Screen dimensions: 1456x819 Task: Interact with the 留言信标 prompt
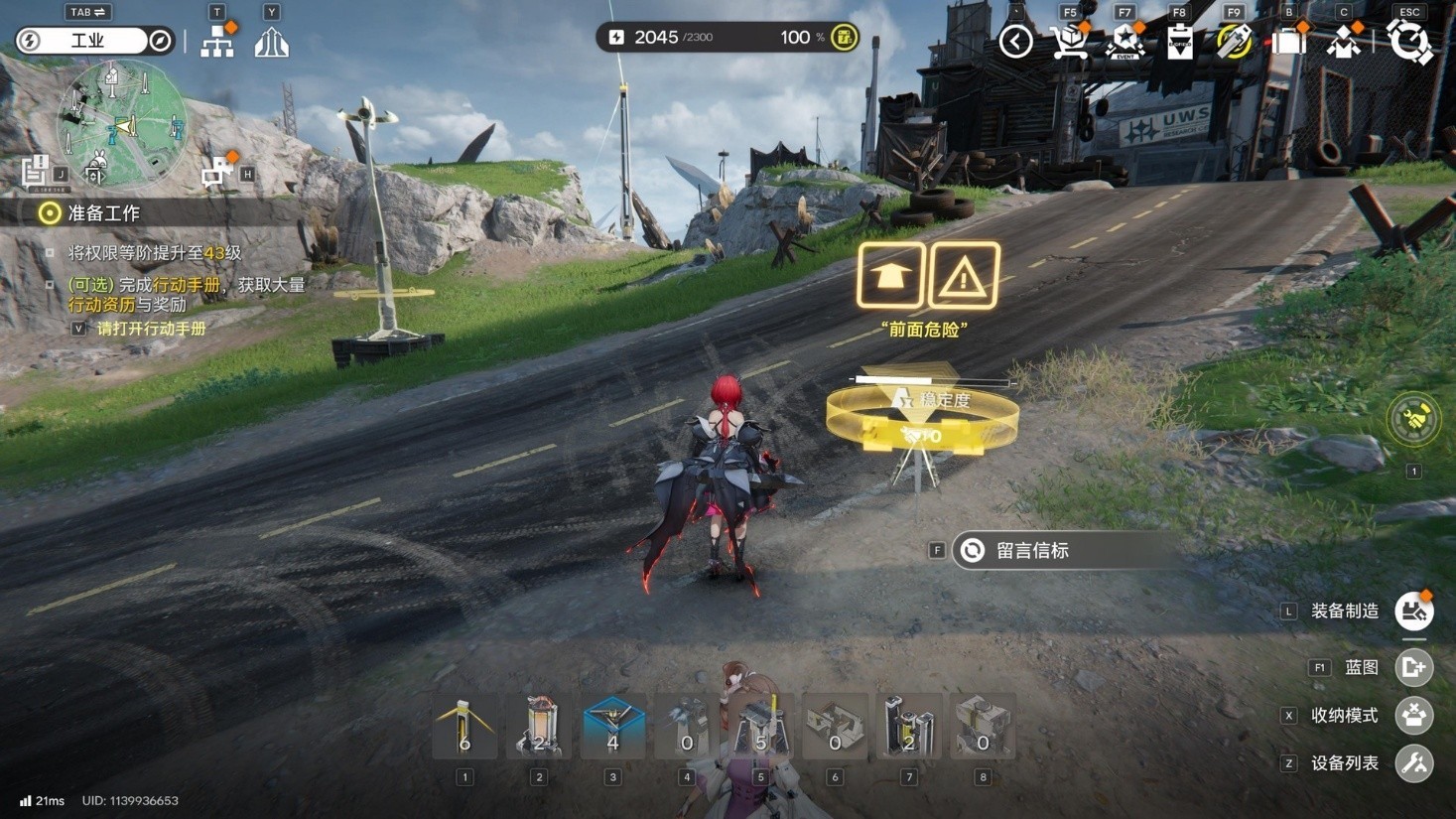pyautogui.click(x=1032, y=551)
